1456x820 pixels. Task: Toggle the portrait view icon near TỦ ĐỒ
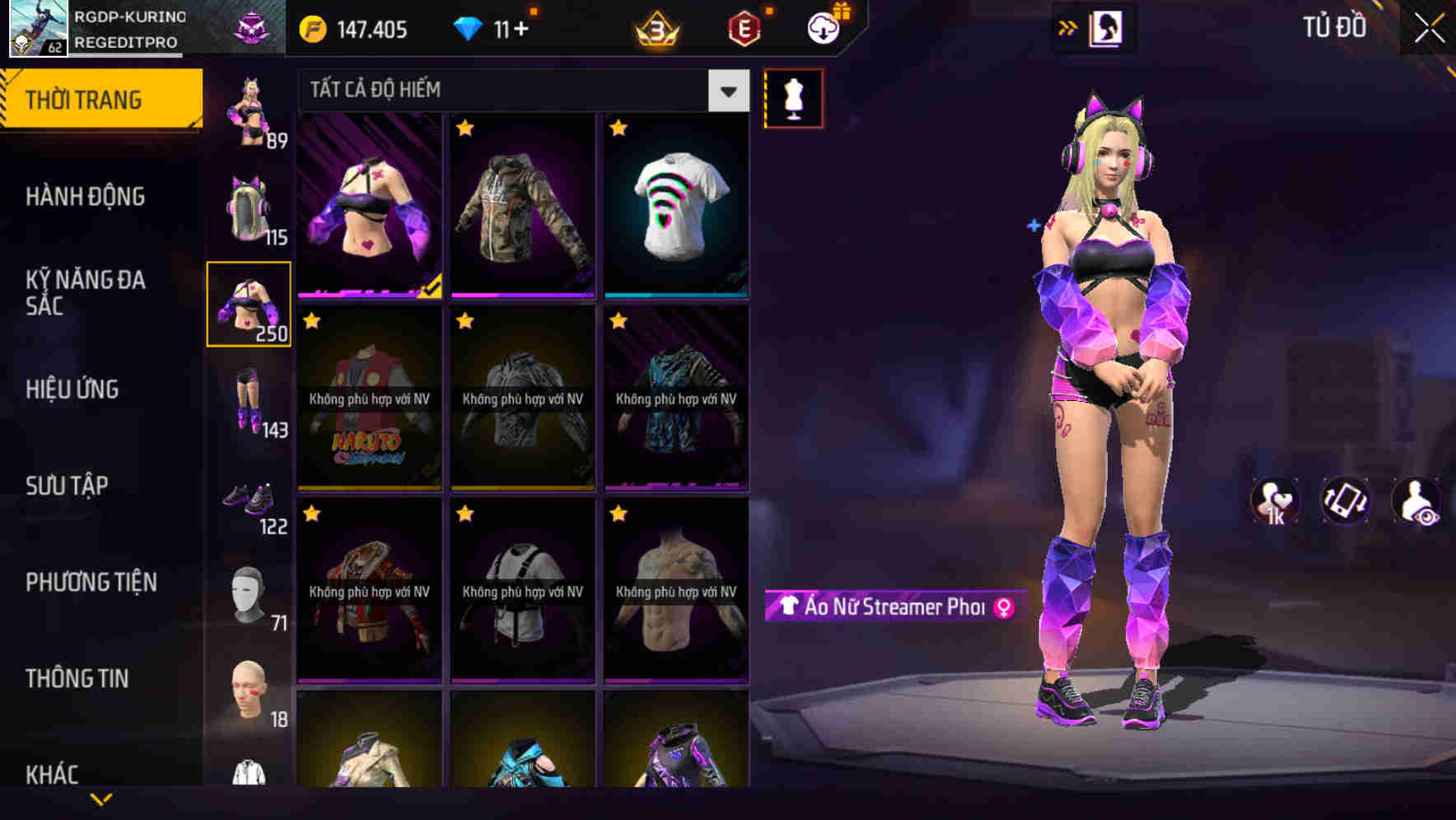(x=1106, y=26)
